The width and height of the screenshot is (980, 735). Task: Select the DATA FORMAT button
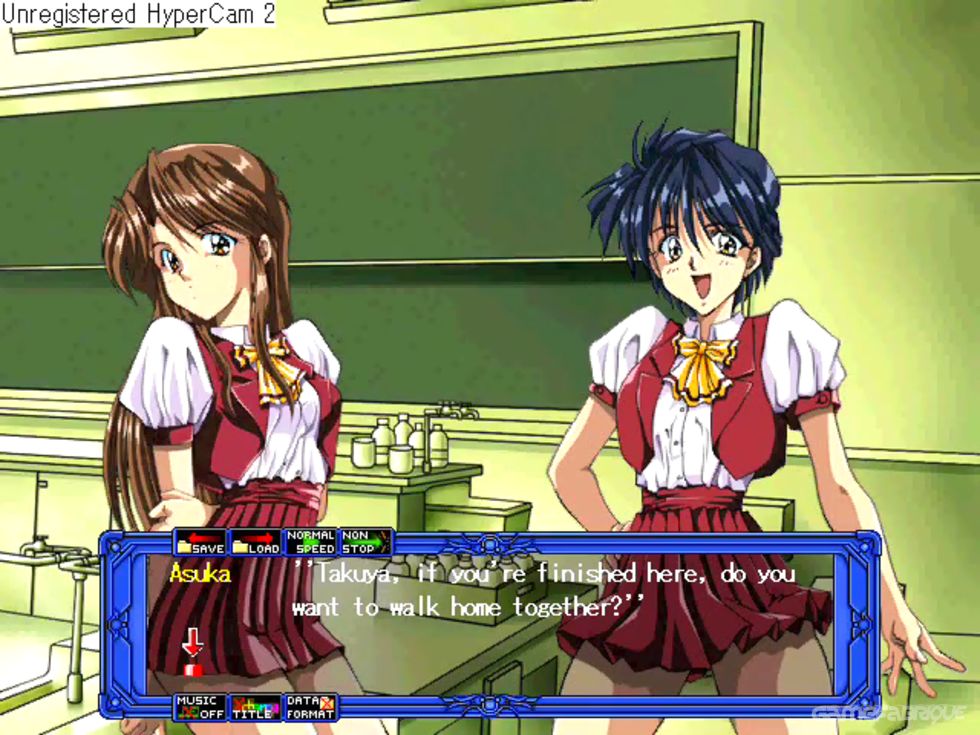(x=310, y=707)
